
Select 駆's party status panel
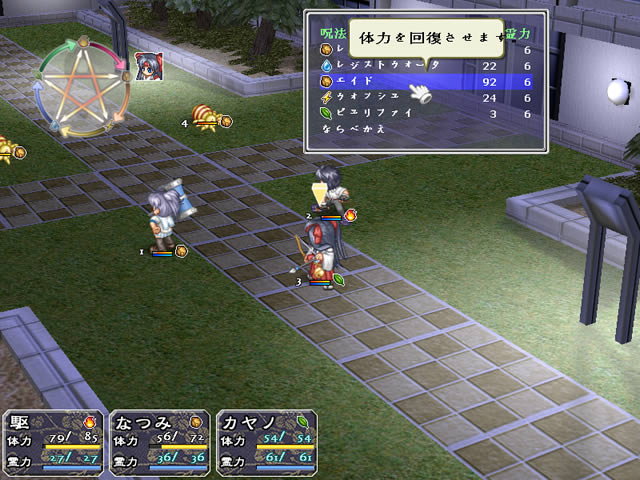click(53, 440)
